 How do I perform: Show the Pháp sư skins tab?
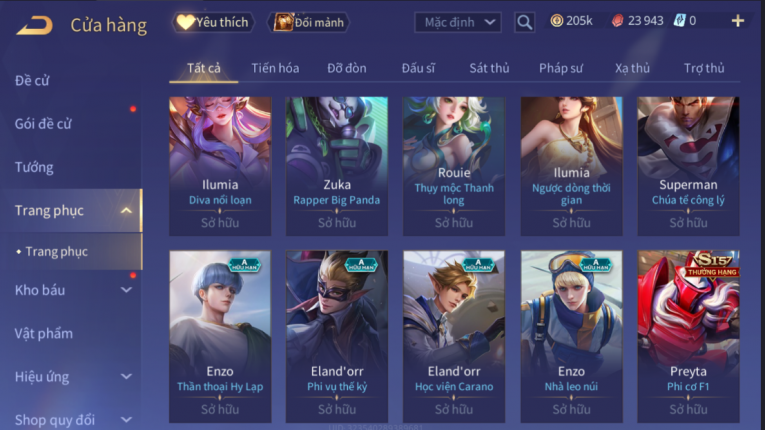[560, 68]
